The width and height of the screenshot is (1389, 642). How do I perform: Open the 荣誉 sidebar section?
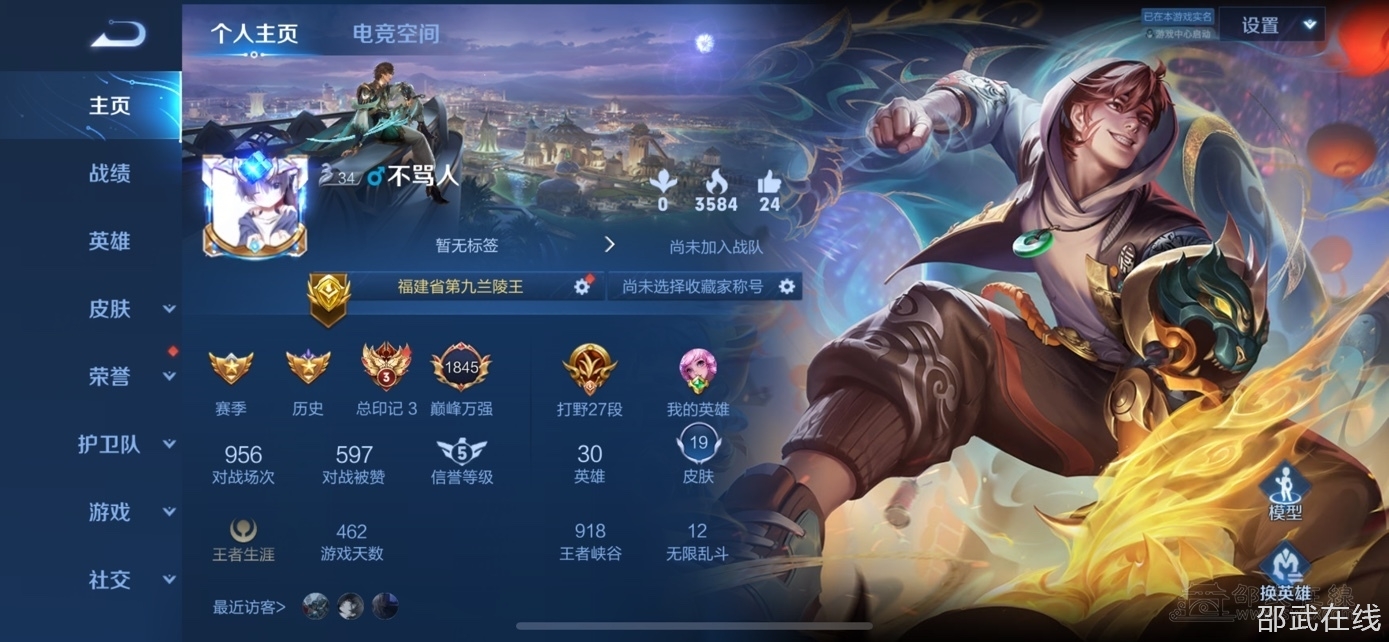point(130,377)
